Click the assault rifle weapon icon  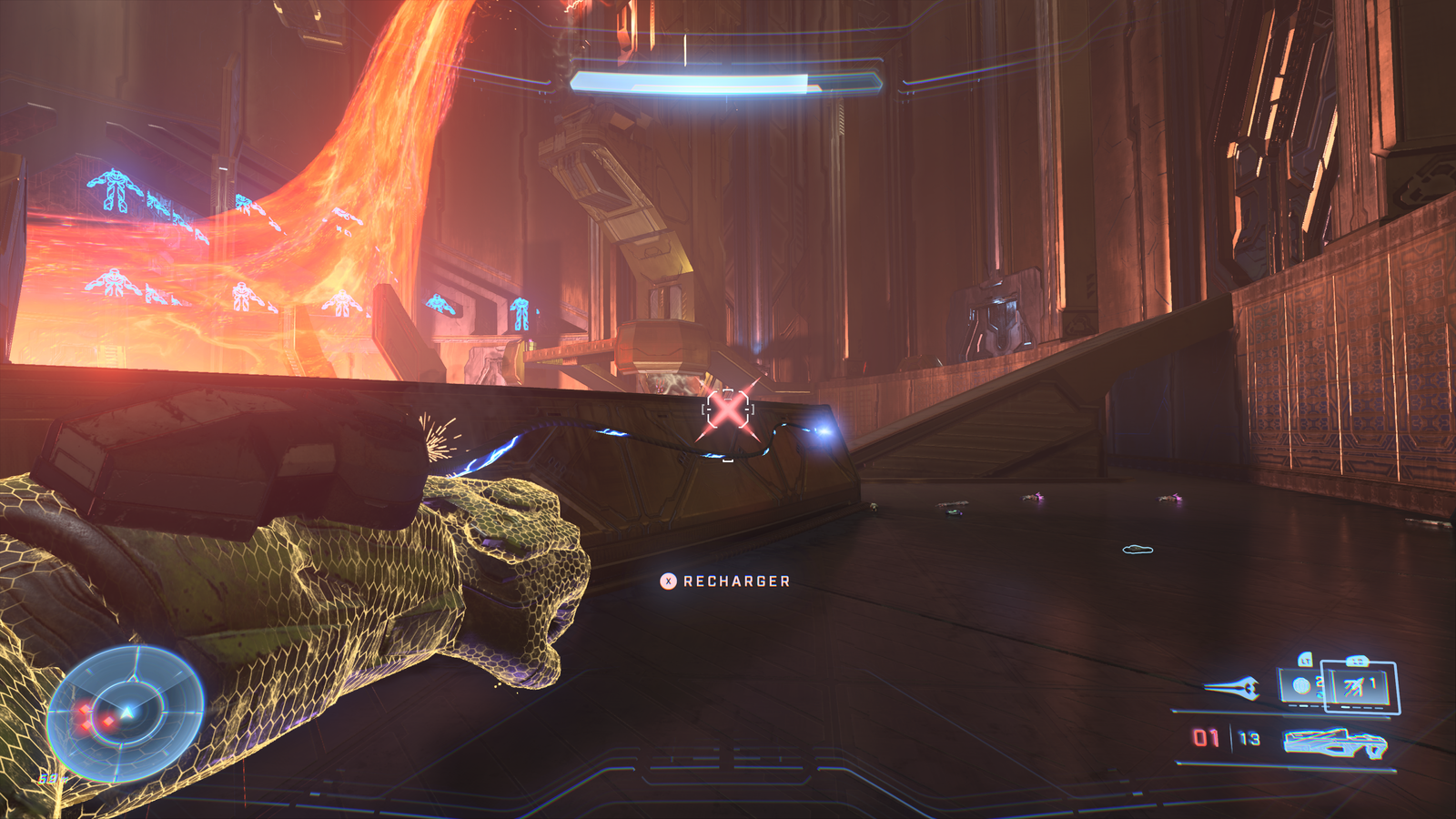tap(1334, 743)
